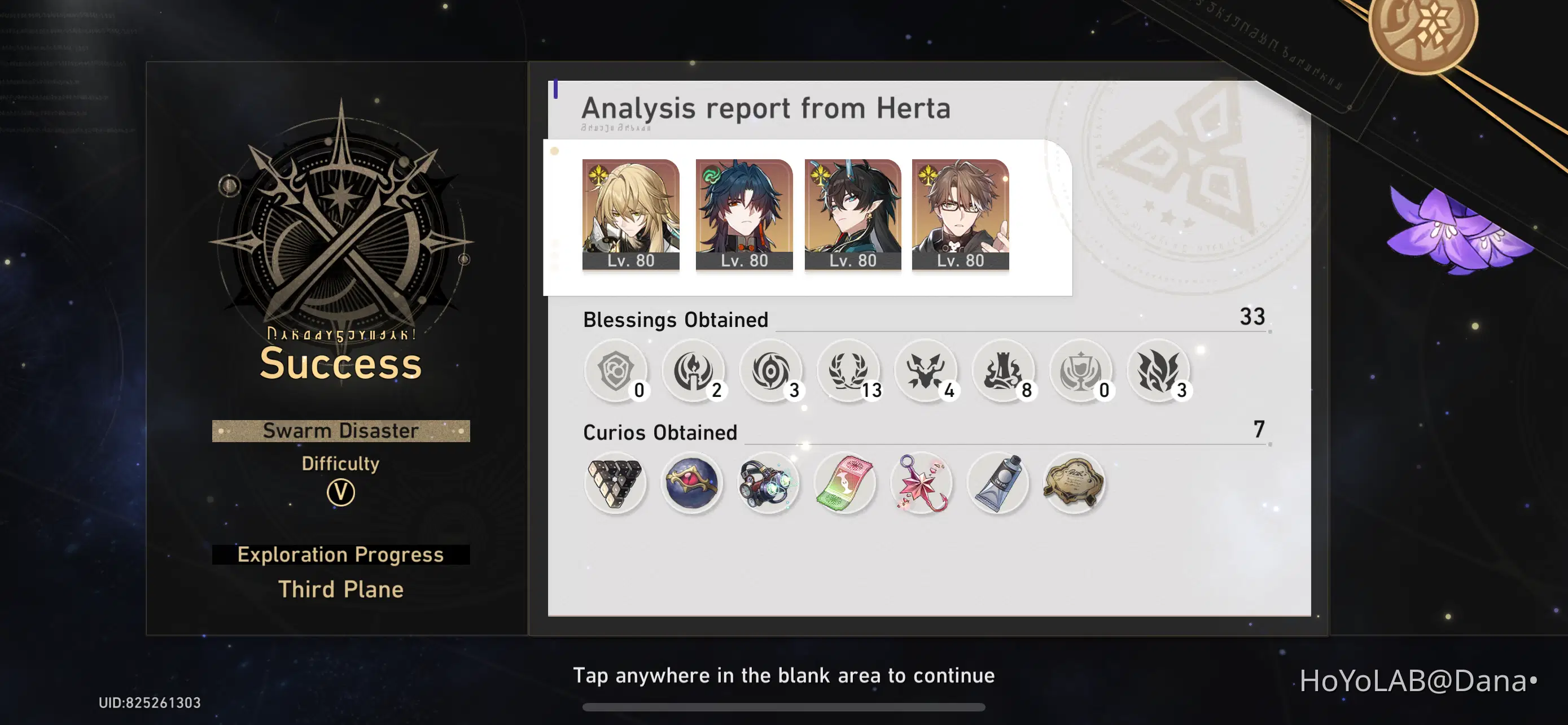Select the Preservation shield blessing icon showing 0
Viewport: 1568px width, 725px height.
tap(616, 372)
